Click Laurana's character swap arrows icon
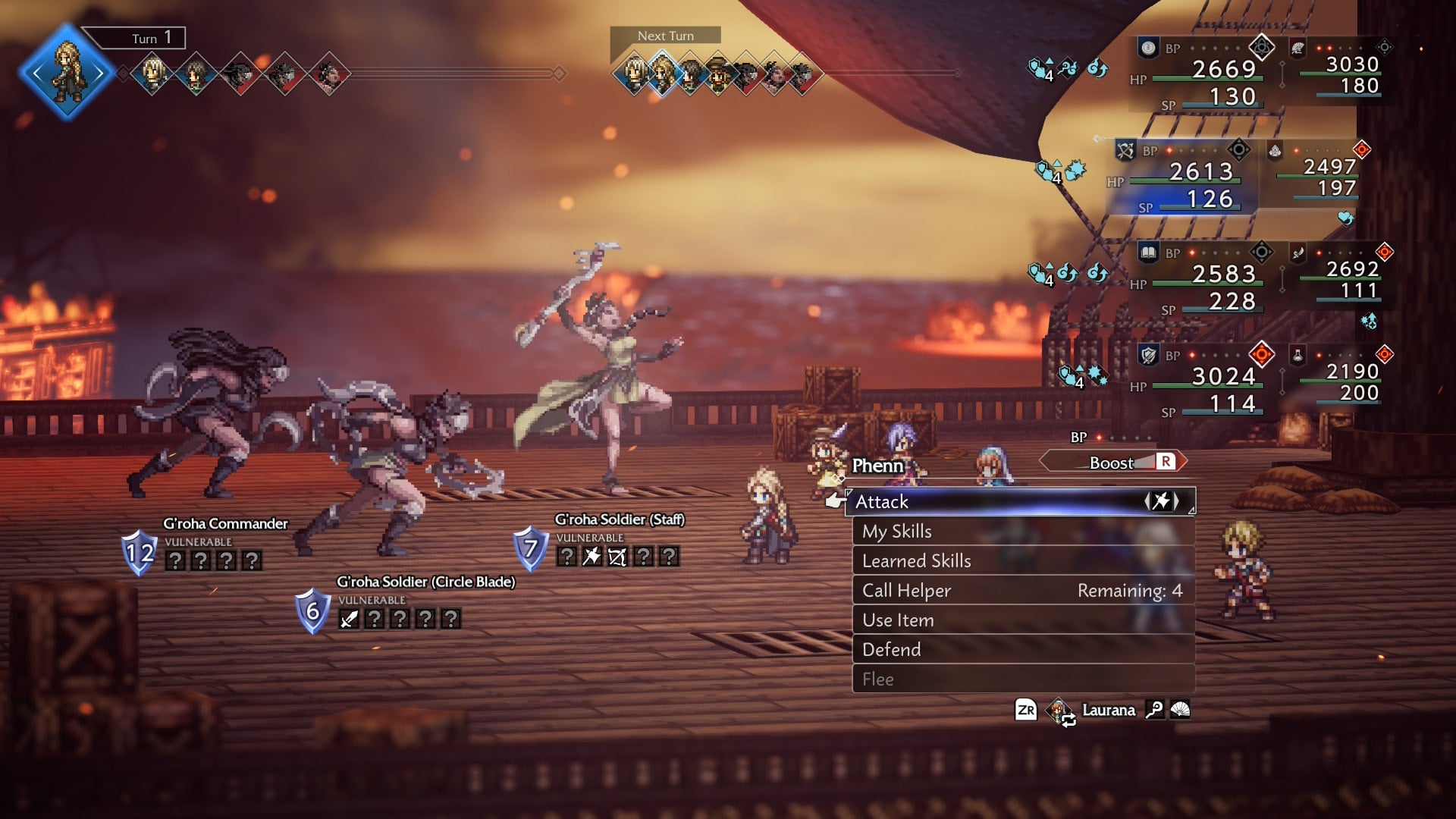The height and width of the screenshot is (819, 1456). click(x=1069, y=720)
